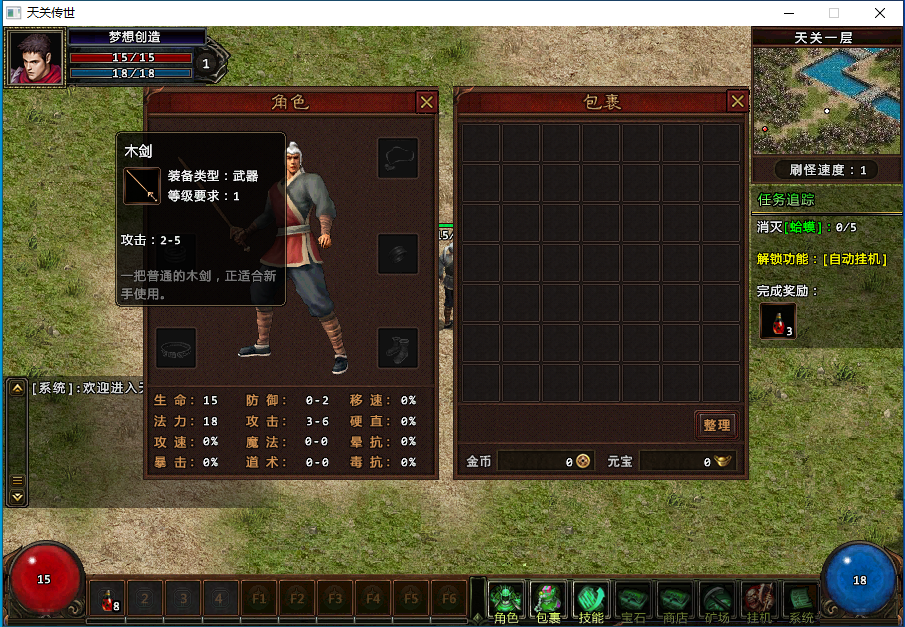Click the quest reward potion icon
Screen dimensions: 905x627
tap(777, 321)
